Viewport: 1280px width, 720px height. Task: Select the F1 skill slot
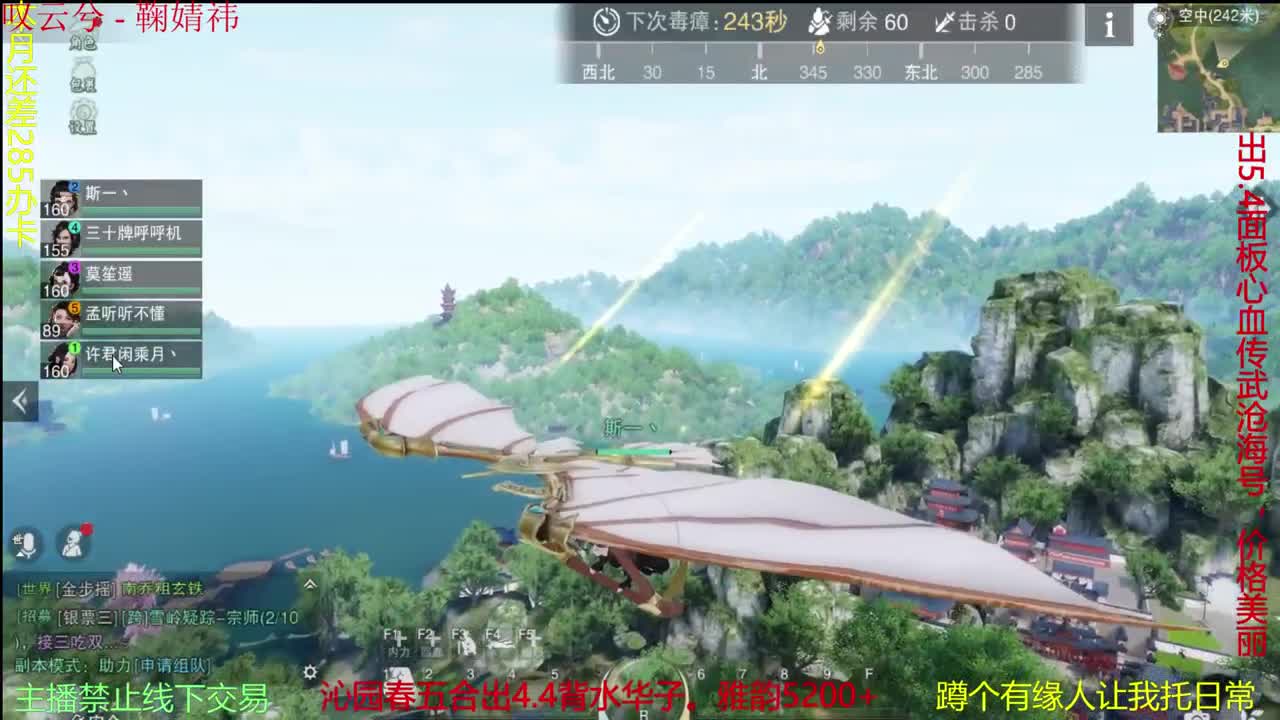395,633
